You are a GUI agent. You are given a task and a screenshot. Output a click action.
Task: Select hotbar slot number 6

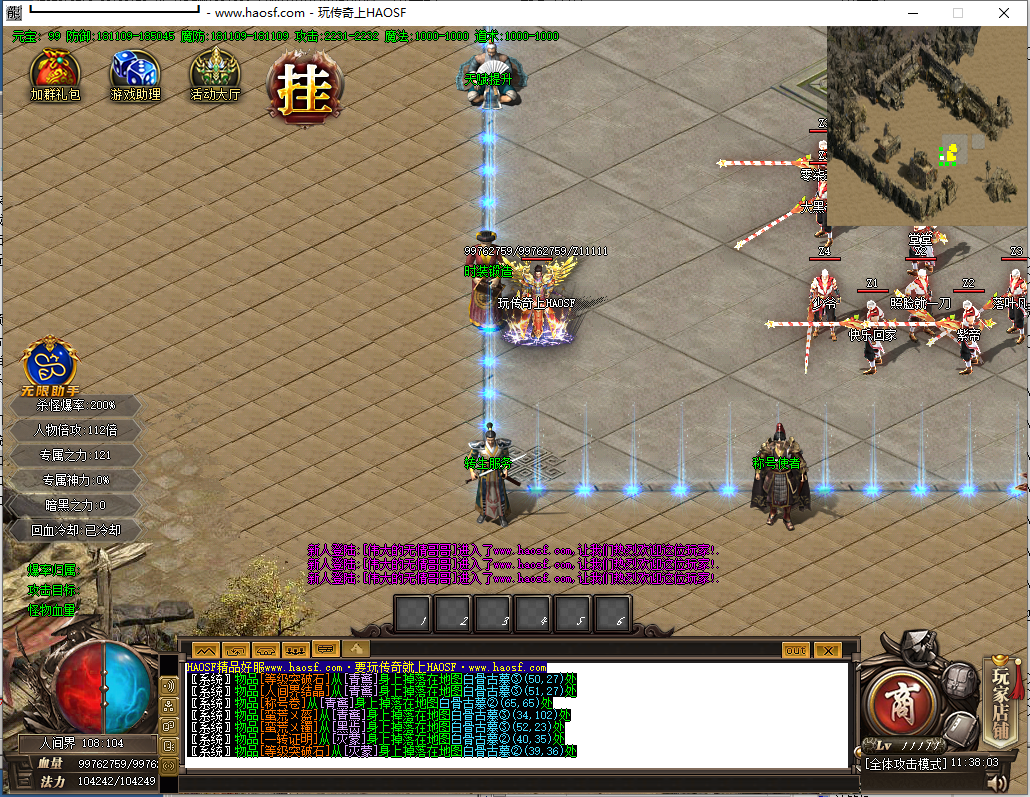(x=612, y=614)
